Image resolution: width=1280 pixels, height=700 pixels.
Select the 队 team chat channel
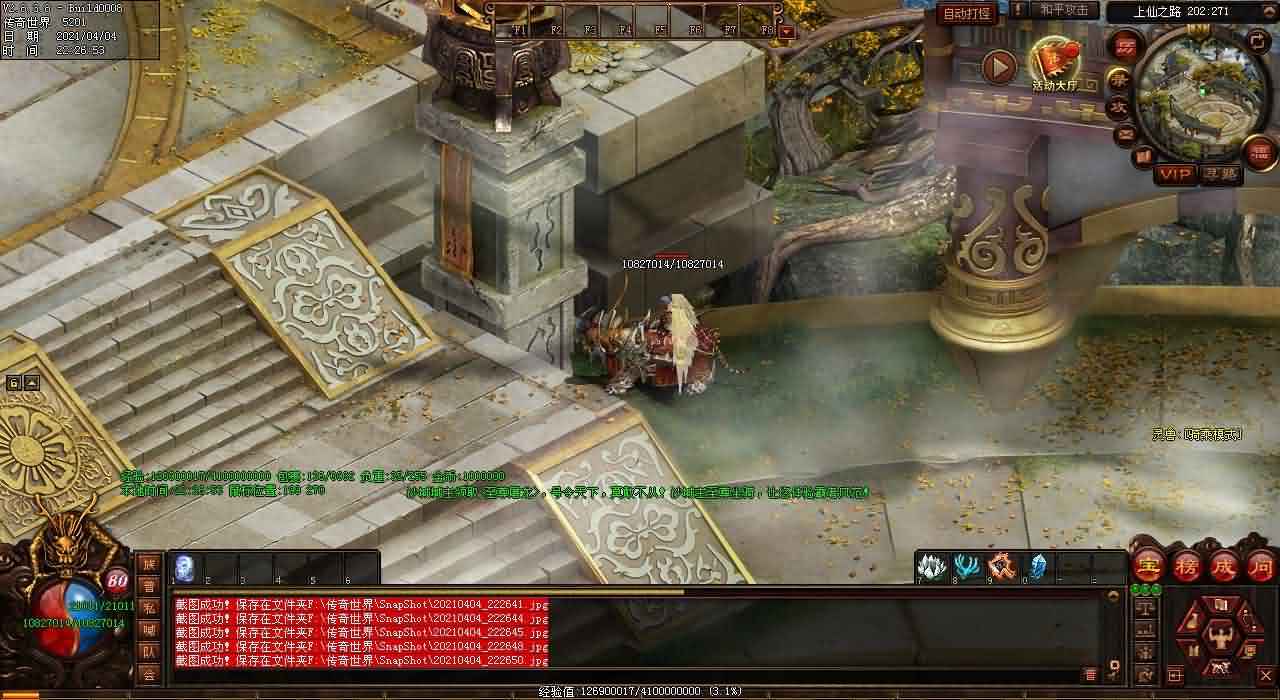click(x=148, y=652)
